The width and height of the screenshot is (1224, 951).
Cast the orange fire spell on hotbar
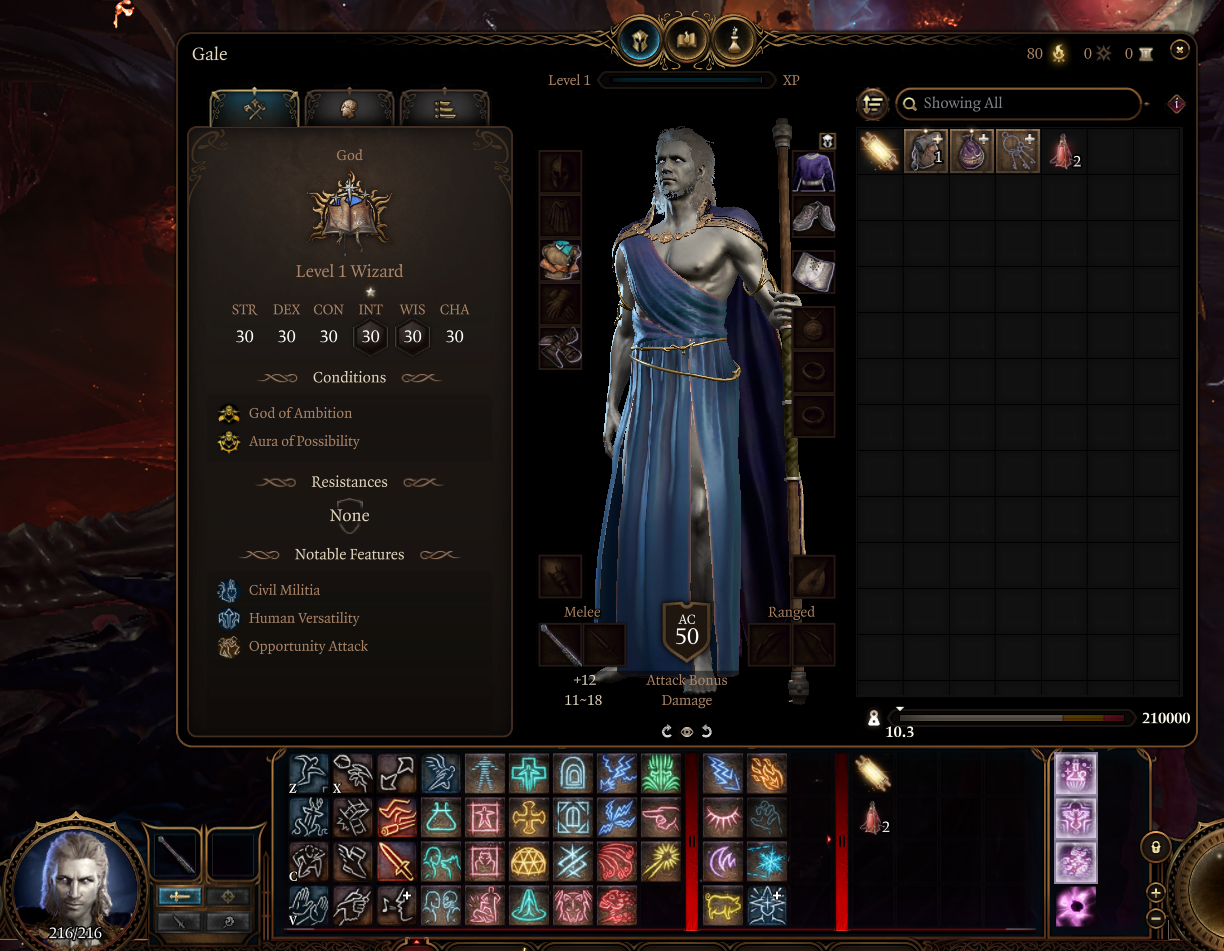tap(767, 773)
